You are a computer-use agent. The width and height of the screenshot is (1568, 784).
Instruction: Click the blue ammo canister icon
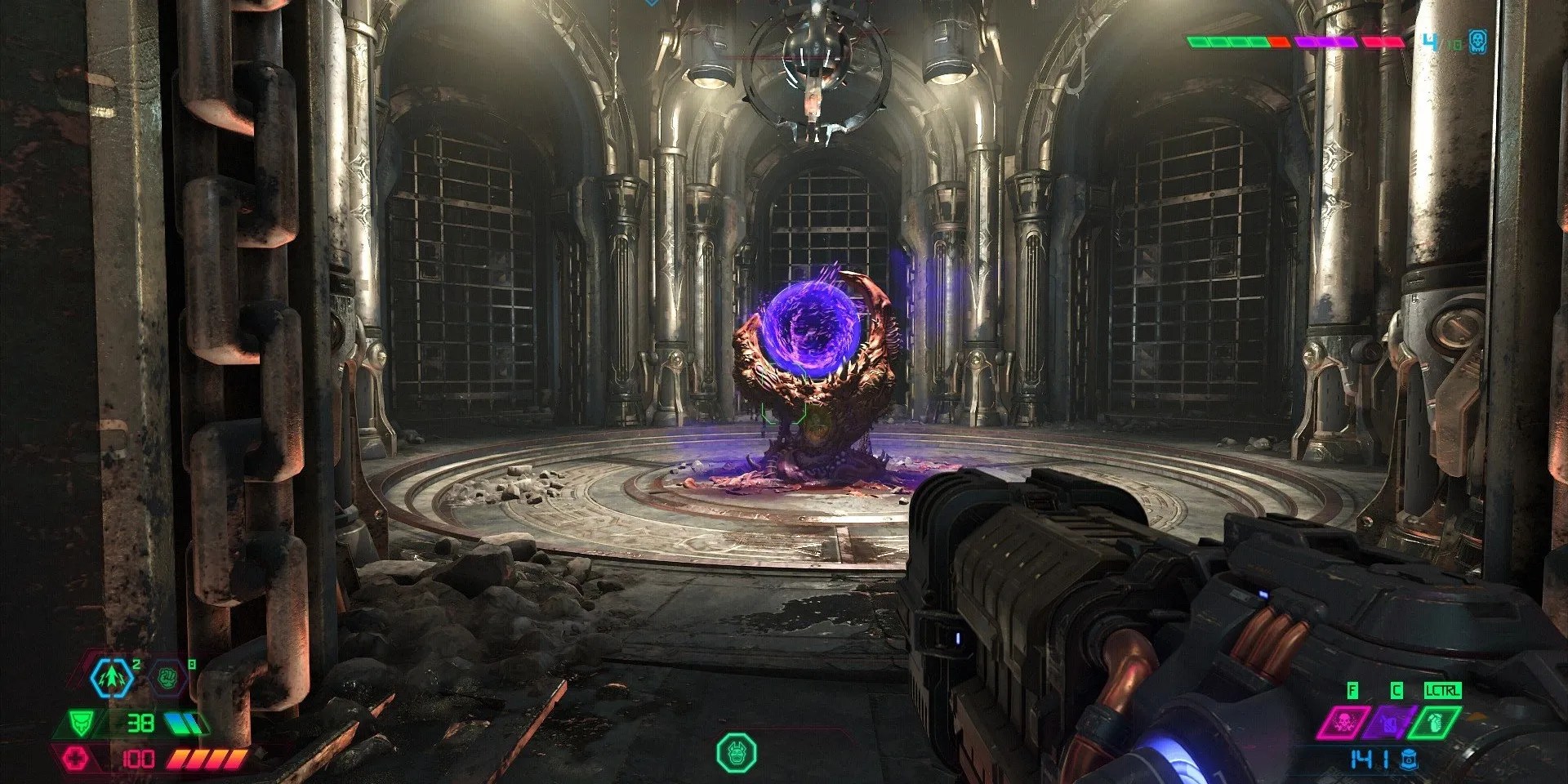1407,759
